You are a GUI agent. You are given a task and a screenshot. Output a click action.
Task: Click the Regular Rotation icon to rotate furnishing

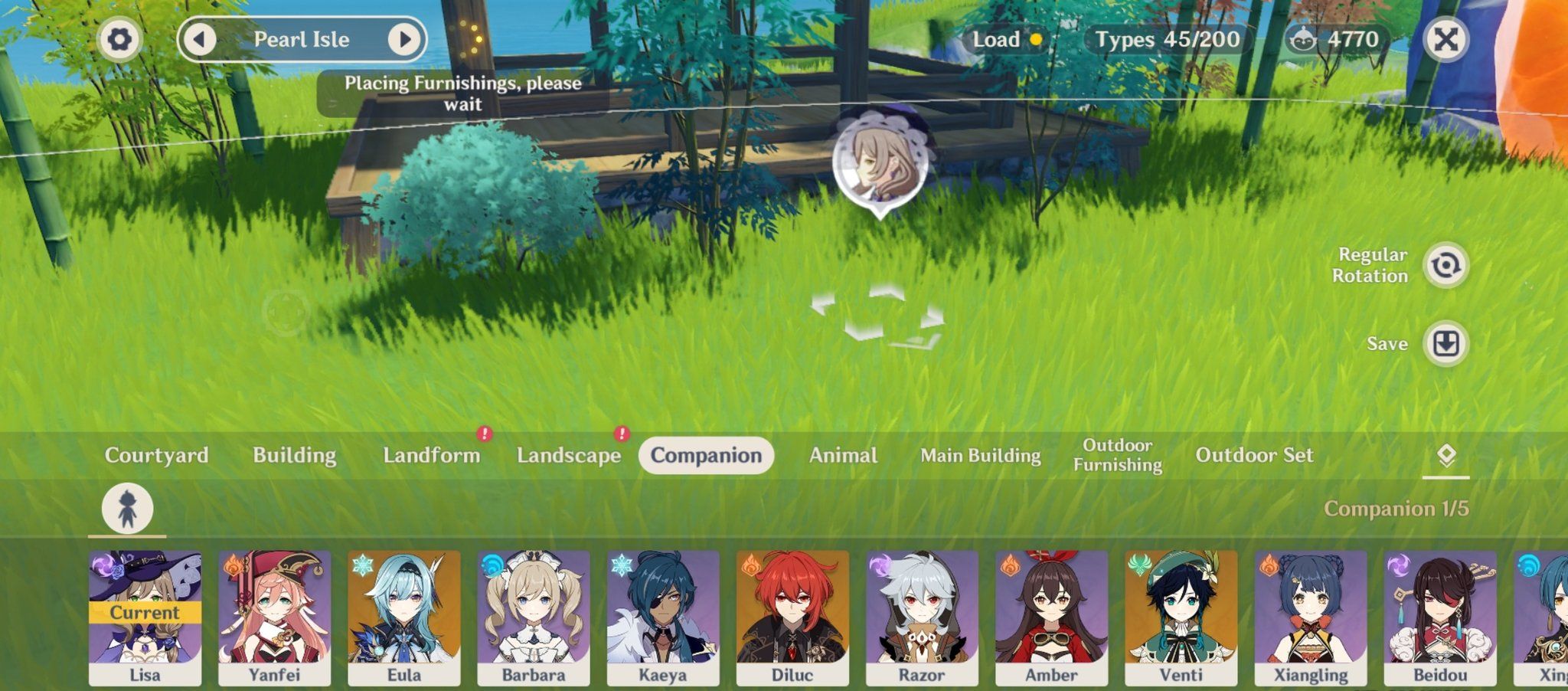click(1446, 266)
